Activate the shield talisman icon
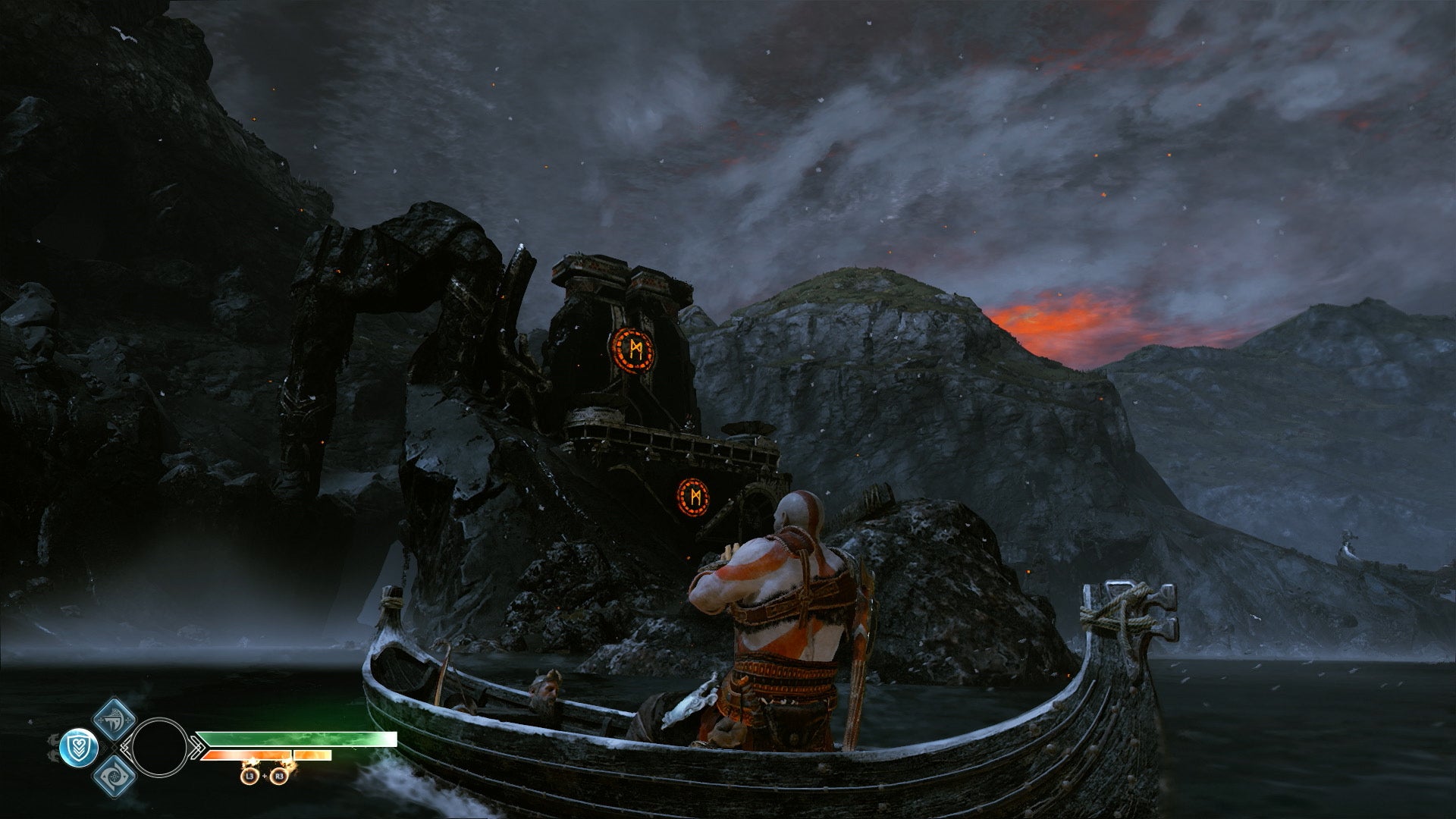Screen dimensions: 1456x819 78,748
